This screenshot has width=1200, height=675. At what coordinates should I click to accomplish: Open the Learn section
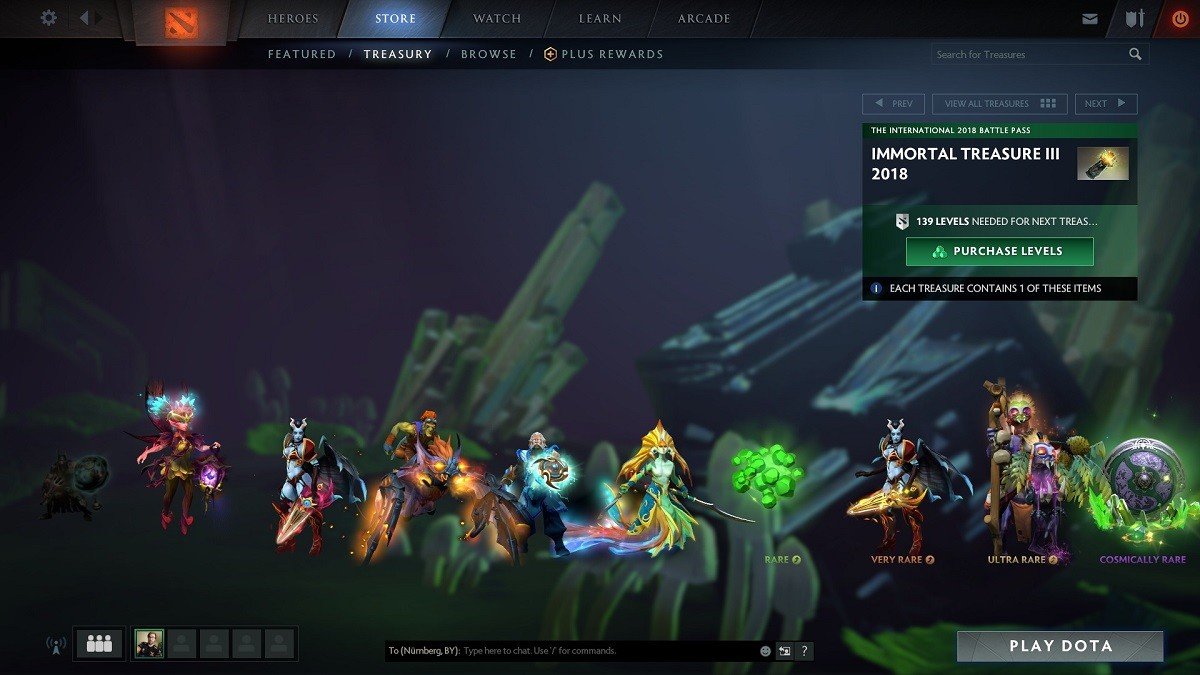[600, 19]
